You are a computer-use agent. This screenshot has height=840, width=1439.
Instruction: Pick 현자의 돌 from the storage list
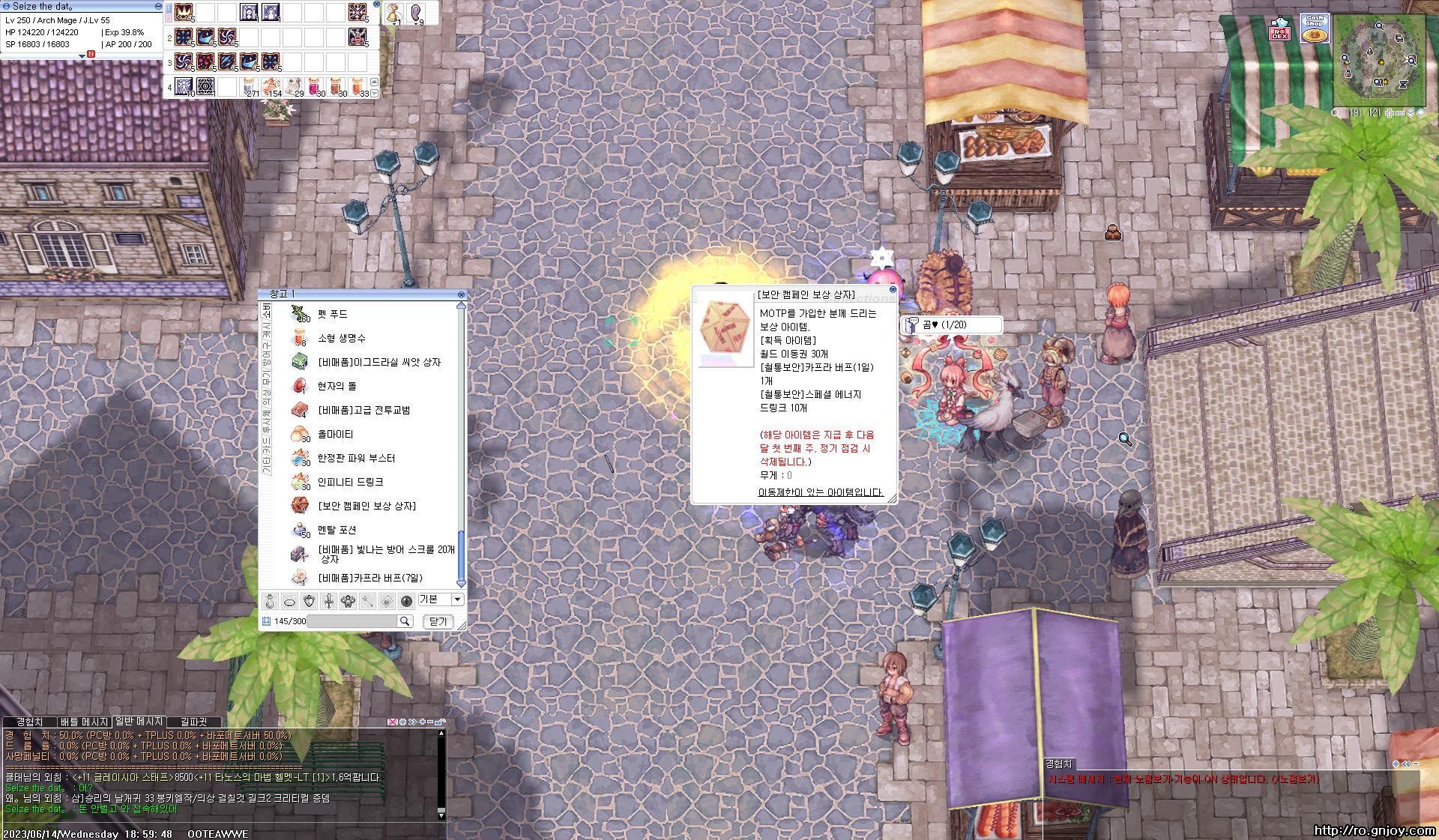tap(337, 386)
